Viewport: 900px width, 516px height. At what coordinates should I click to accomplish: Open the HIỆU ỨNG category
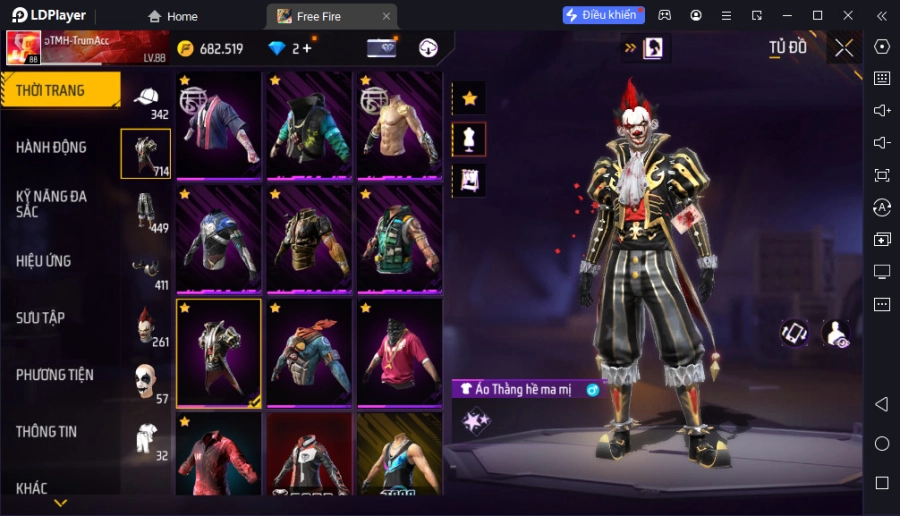[x=44, y=261]
